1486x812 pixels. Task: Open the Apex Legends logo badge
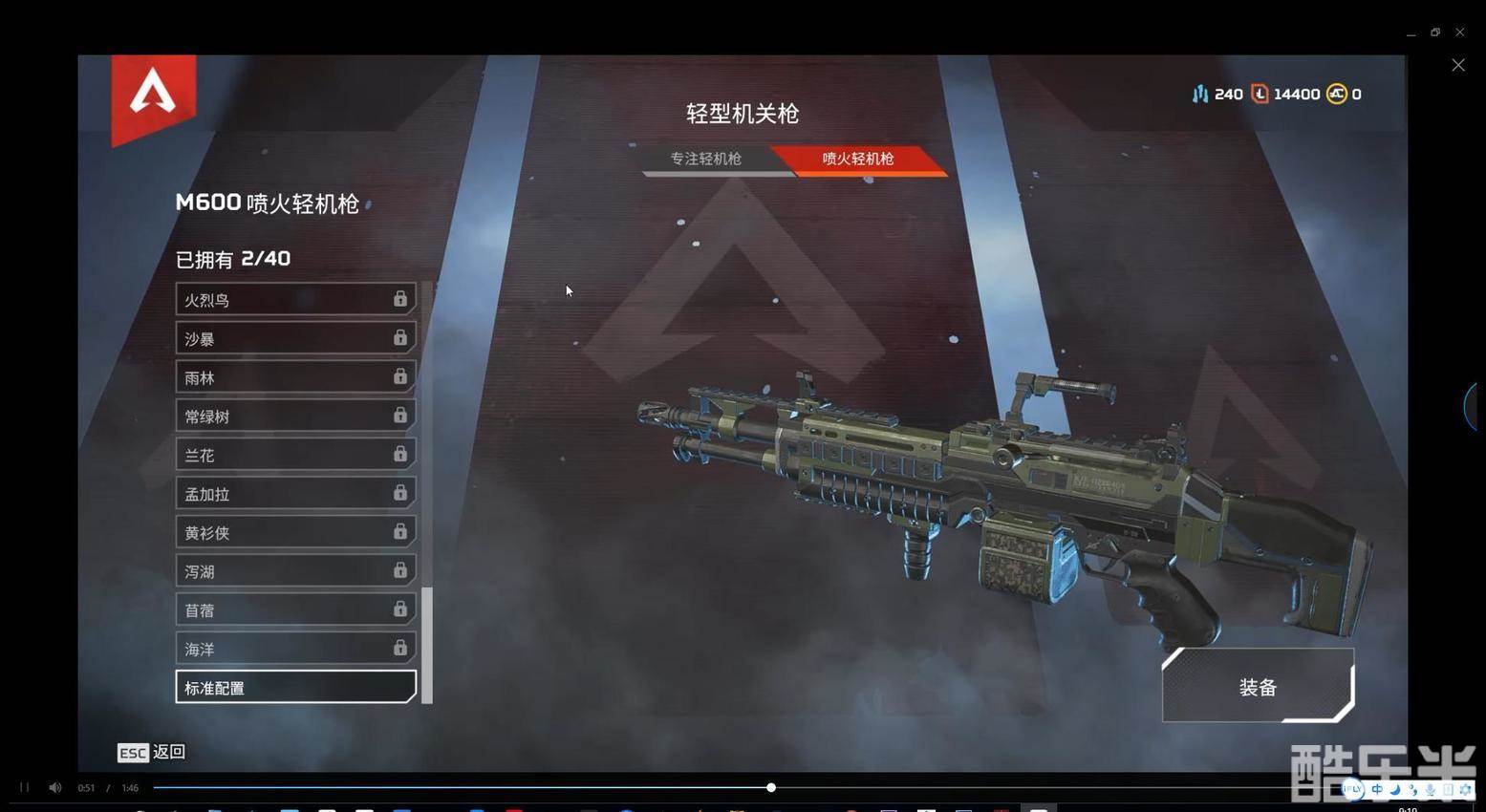(x=153, y=96)
